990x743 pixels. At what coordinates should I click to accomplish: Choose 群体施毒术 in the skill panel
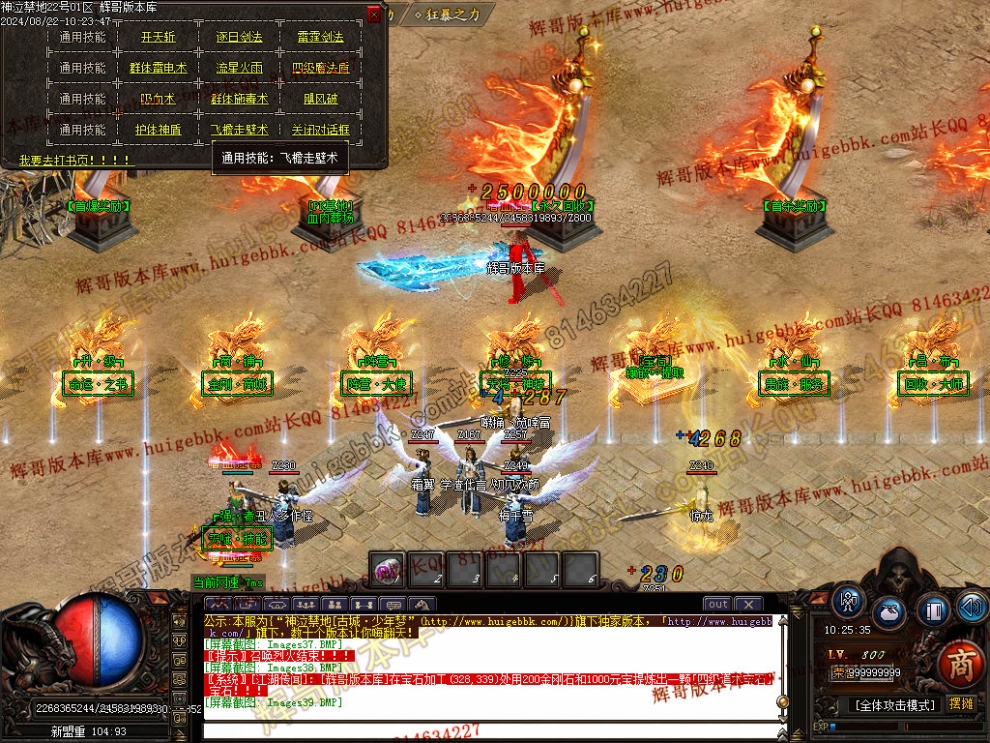tap(239, 99)
